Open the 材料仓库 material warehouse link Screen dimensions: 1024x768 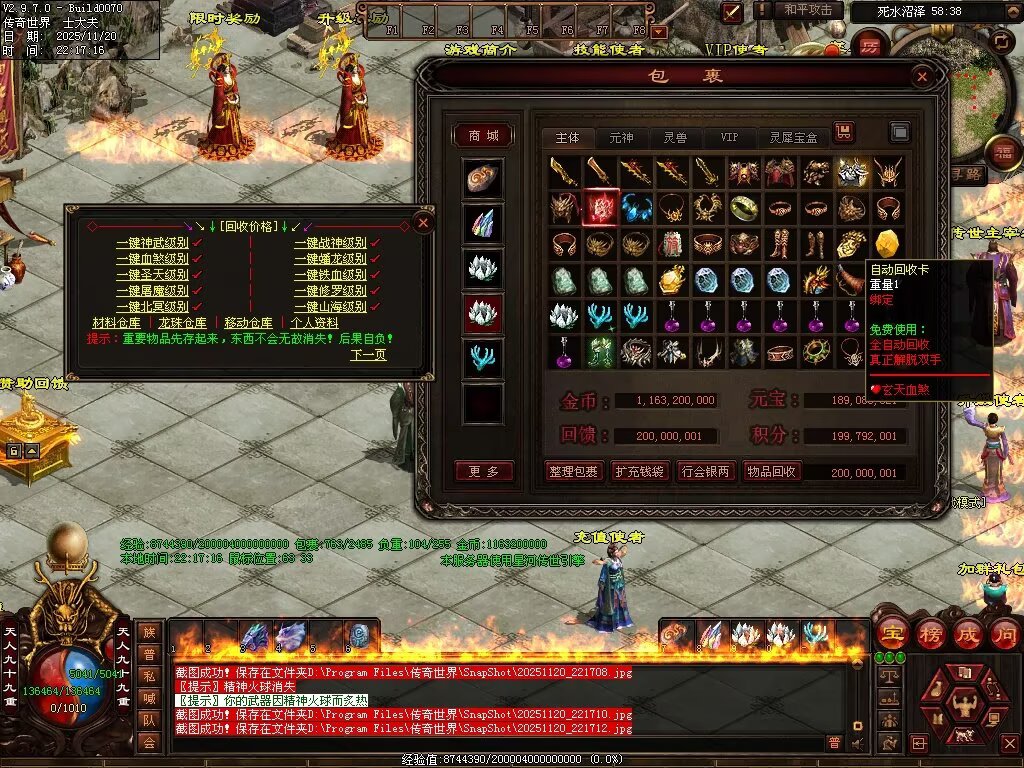tap(116, 323)
